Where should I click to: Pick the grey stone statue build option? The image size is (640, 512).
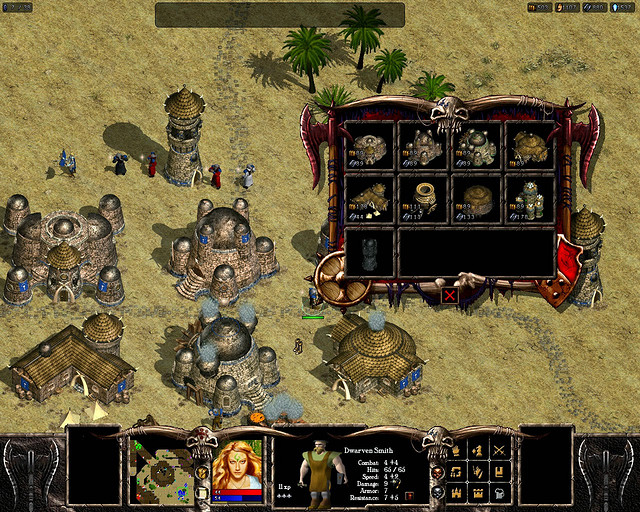[370, 251]
